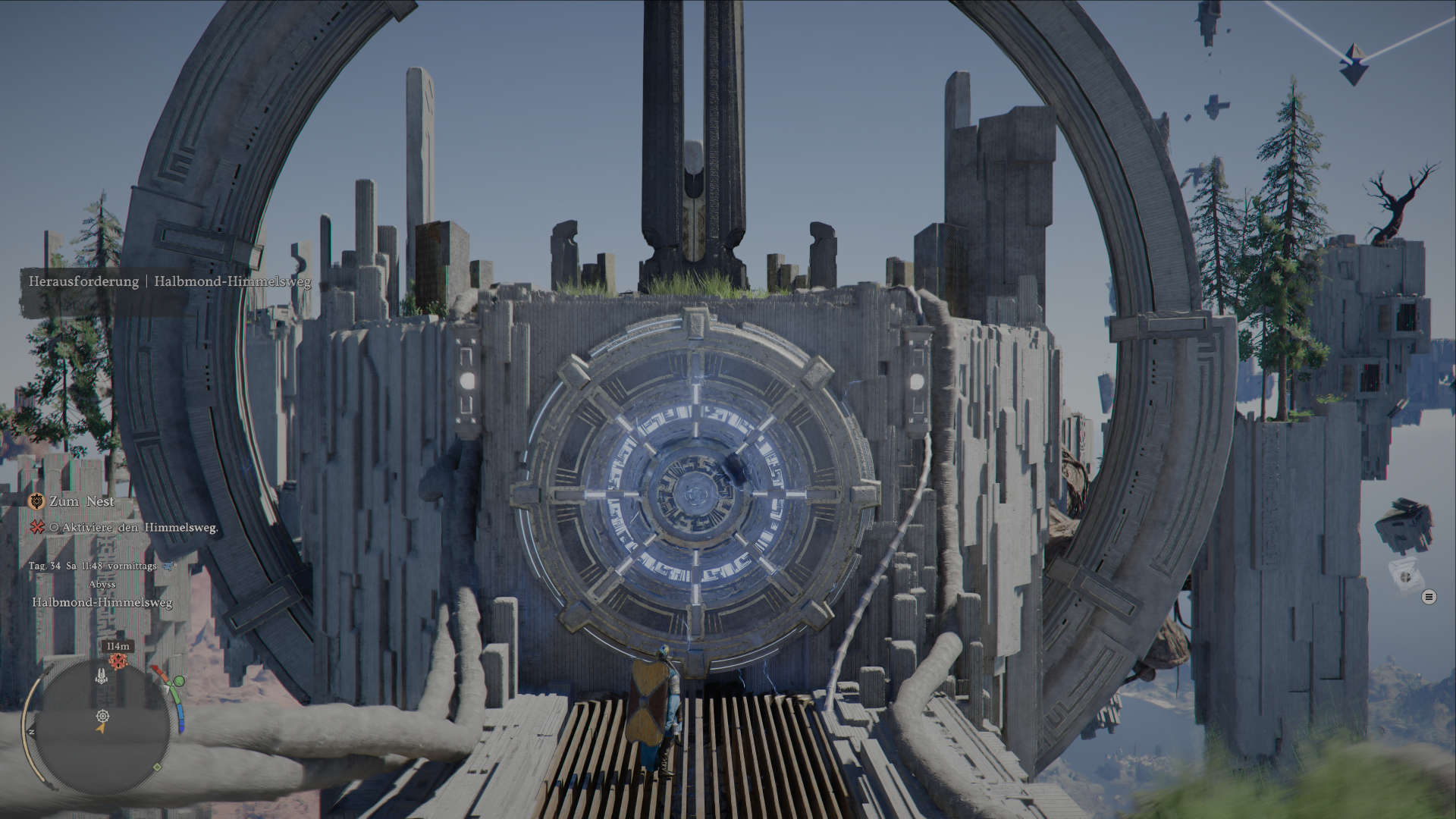Select the white tower icon on the minimap
The width and height of the screenshot is (1456, 819).
pos(102,675)
